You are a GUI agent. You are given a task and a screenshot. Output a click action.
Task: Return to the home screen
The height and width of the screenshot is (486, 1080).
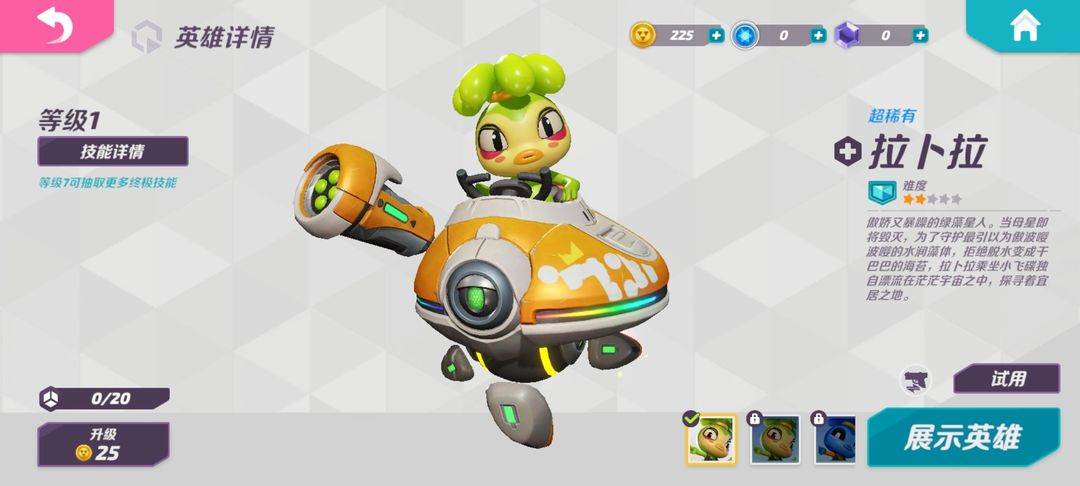point(1026,26)
